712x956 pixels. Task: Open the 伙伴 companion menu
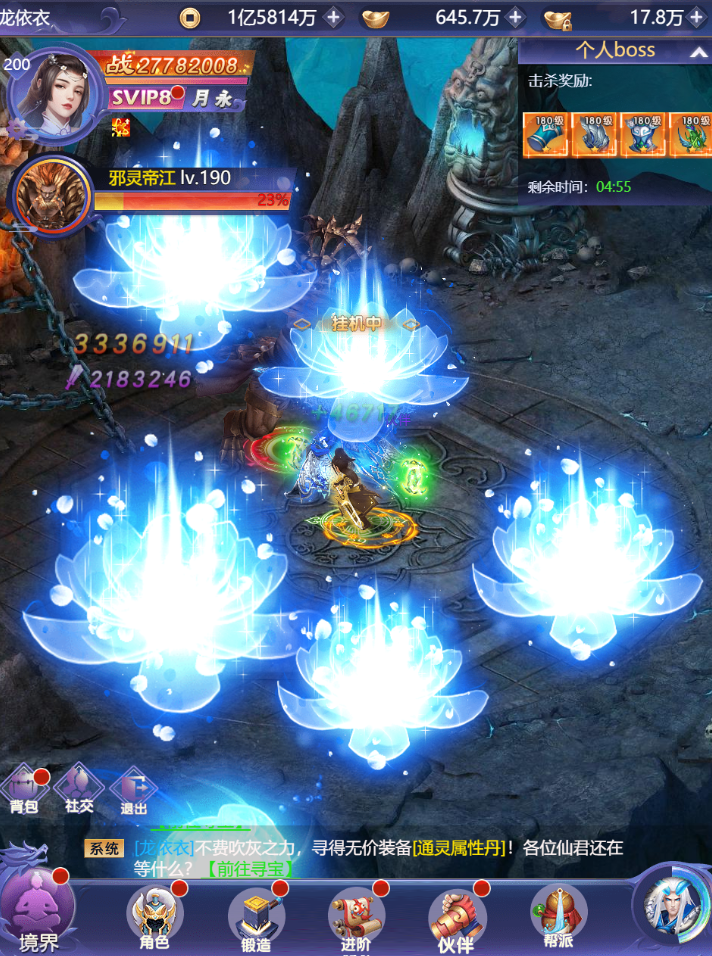458,915
